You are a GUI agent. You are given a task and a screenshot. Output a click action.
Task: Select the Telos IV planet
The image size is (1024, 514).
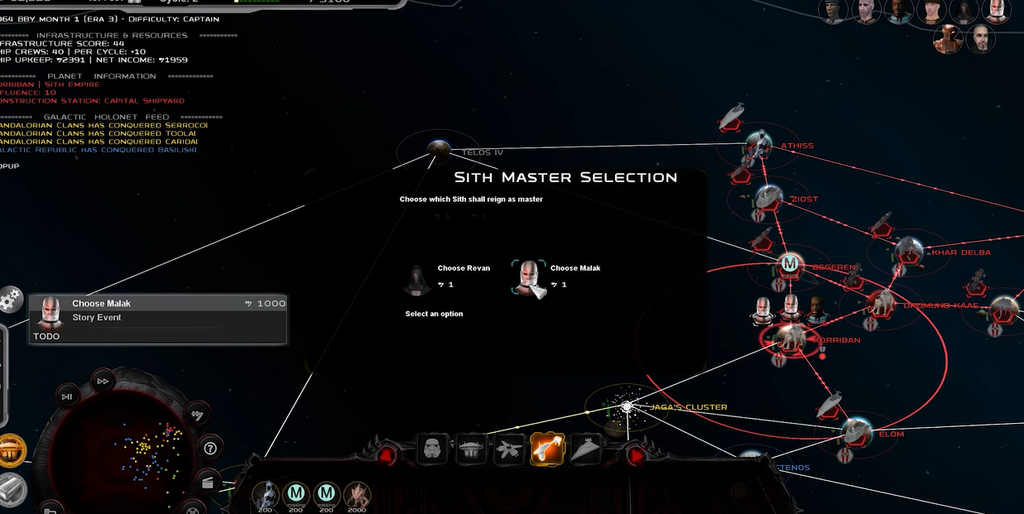[436, 148]
